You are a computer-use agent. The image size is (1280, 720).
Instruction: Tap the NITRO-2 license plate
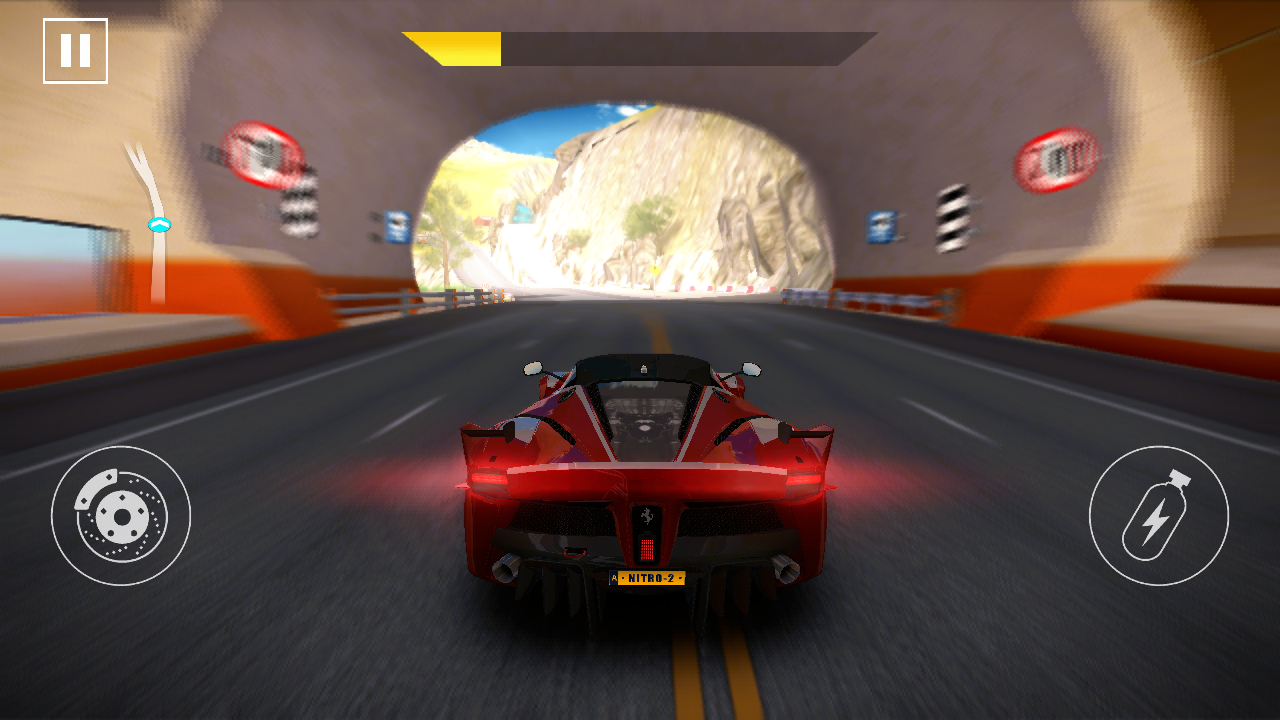(x=646, y=577)
